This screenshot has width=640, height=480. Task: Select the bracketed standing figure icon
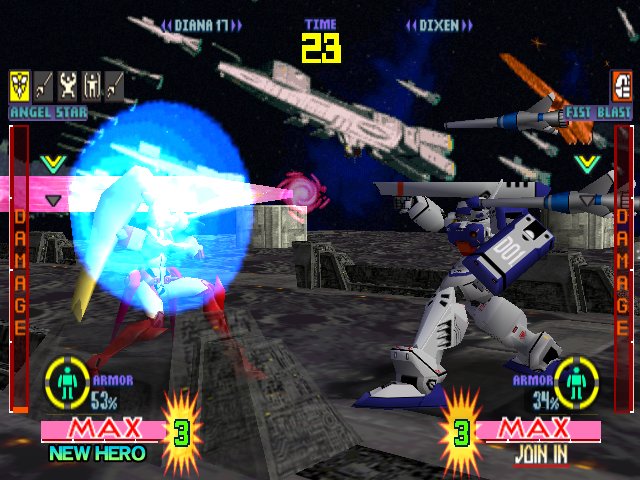[91, 85]
